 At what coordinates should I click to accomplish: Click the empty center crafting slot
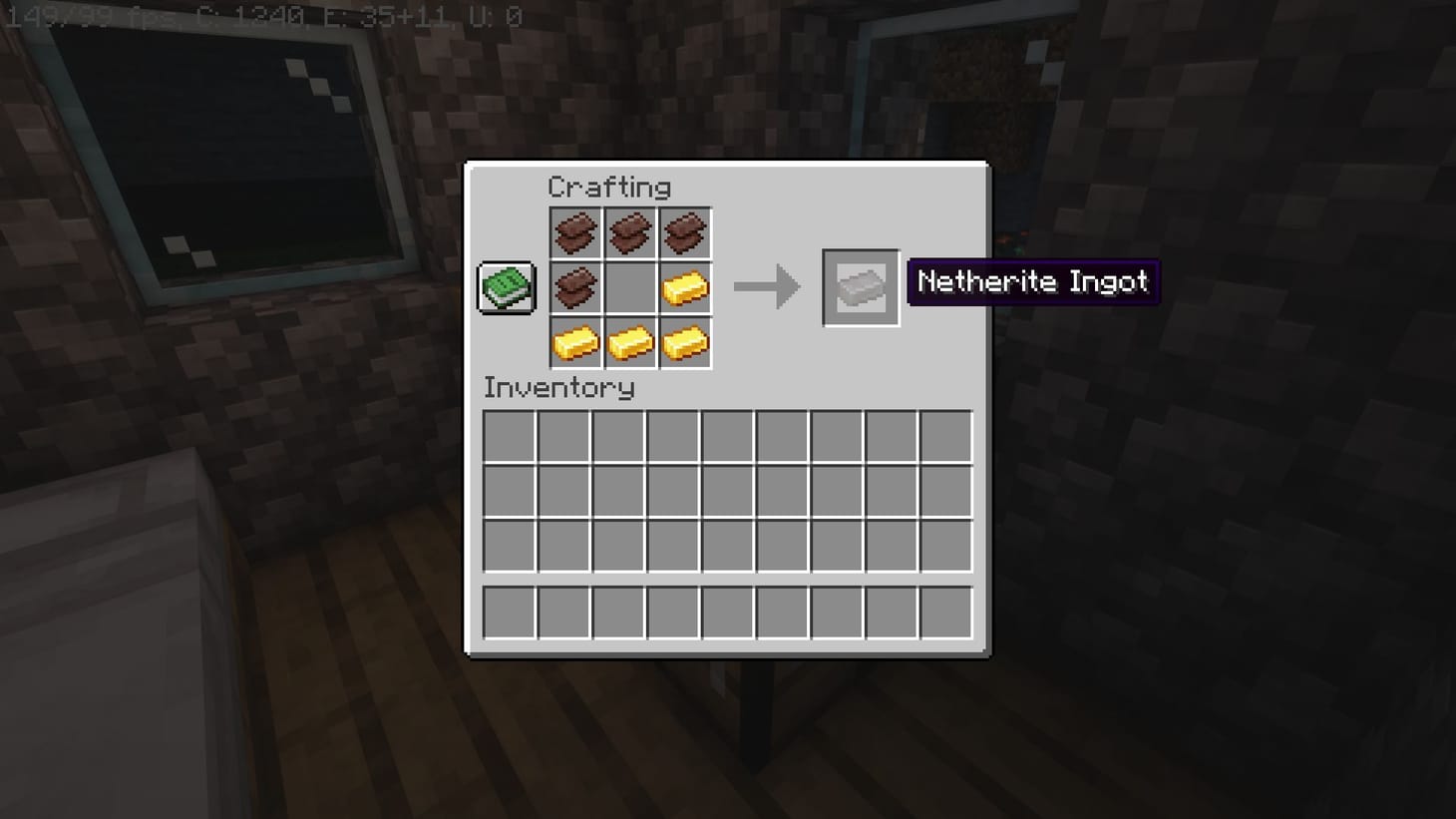point(630,287)
